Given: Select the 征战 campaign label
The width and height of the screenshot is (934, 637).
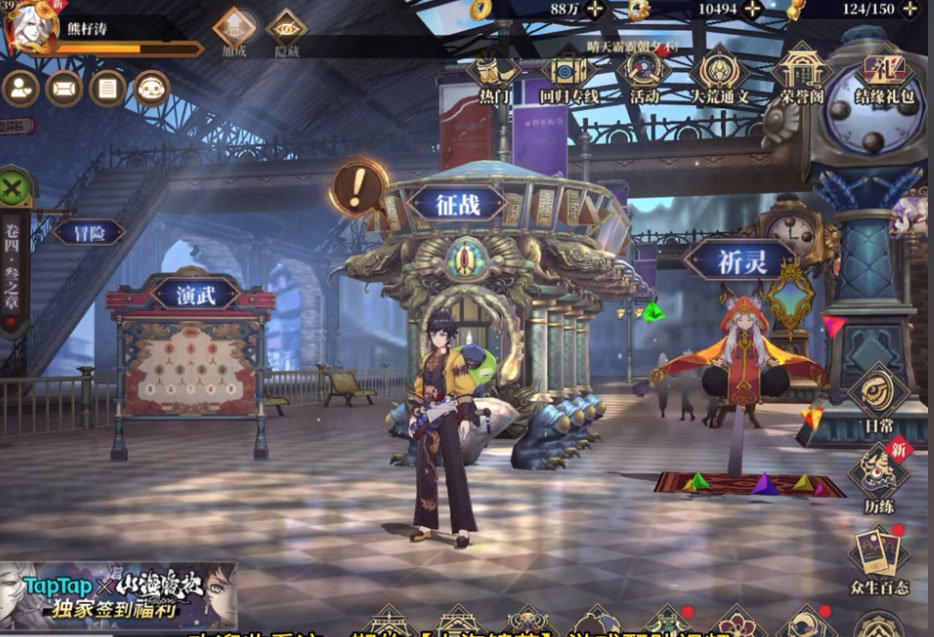Looking at the screenshot, I should tap(458, 203).
